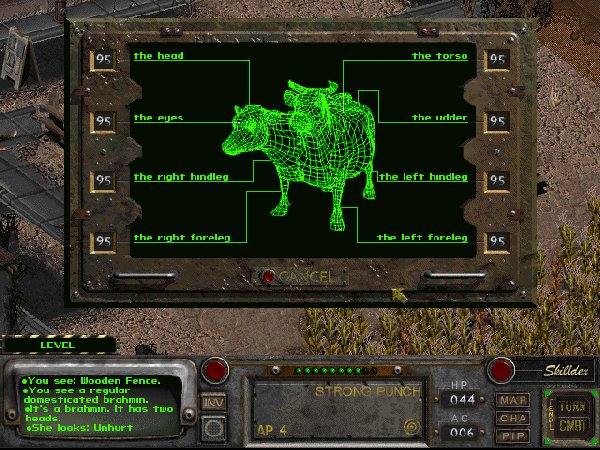
Task: Open the world MAP
Action: [x=513, y=400]
